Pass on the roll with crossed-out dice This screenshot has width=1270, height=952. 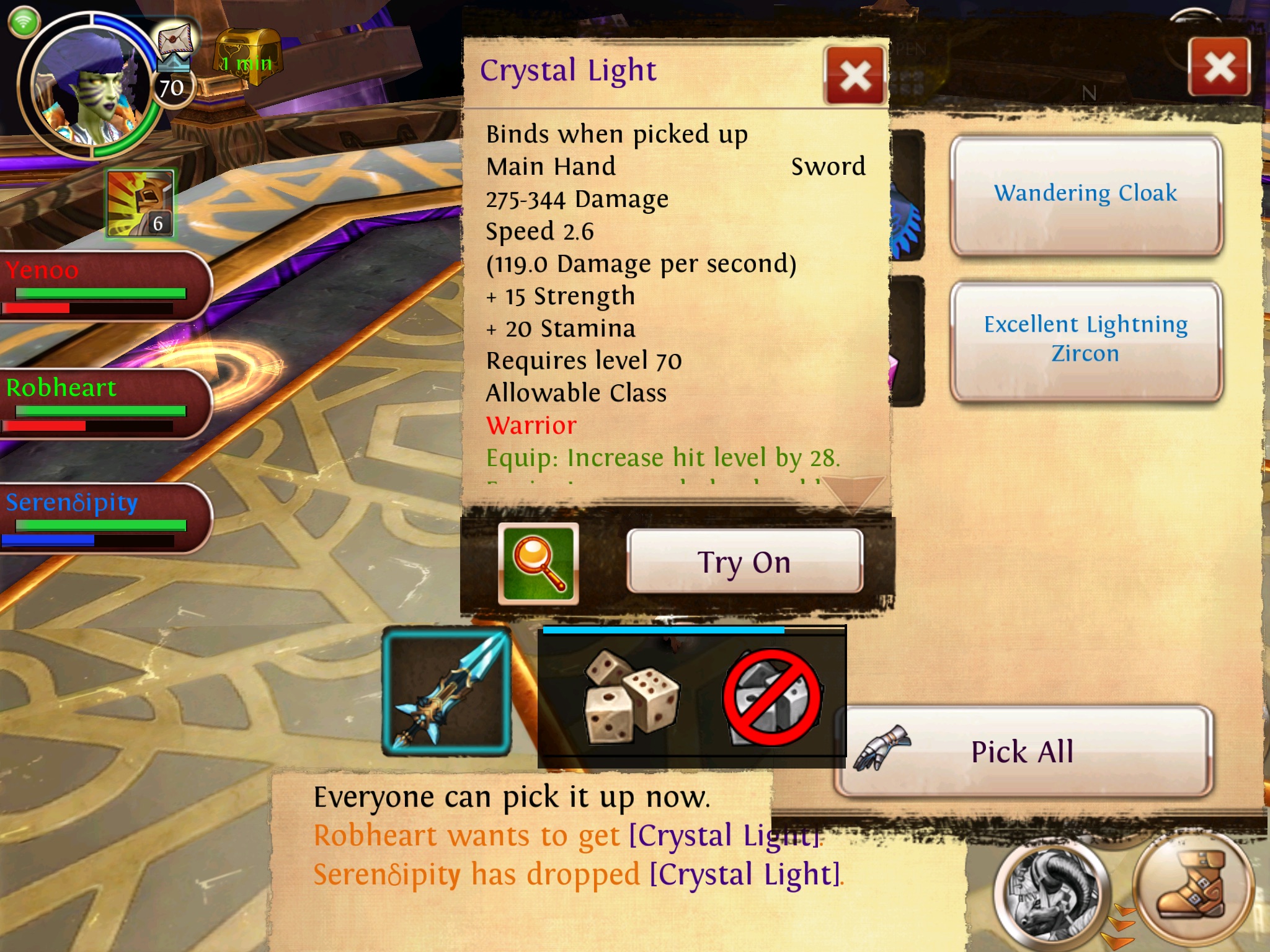click(x=773, y=698)
